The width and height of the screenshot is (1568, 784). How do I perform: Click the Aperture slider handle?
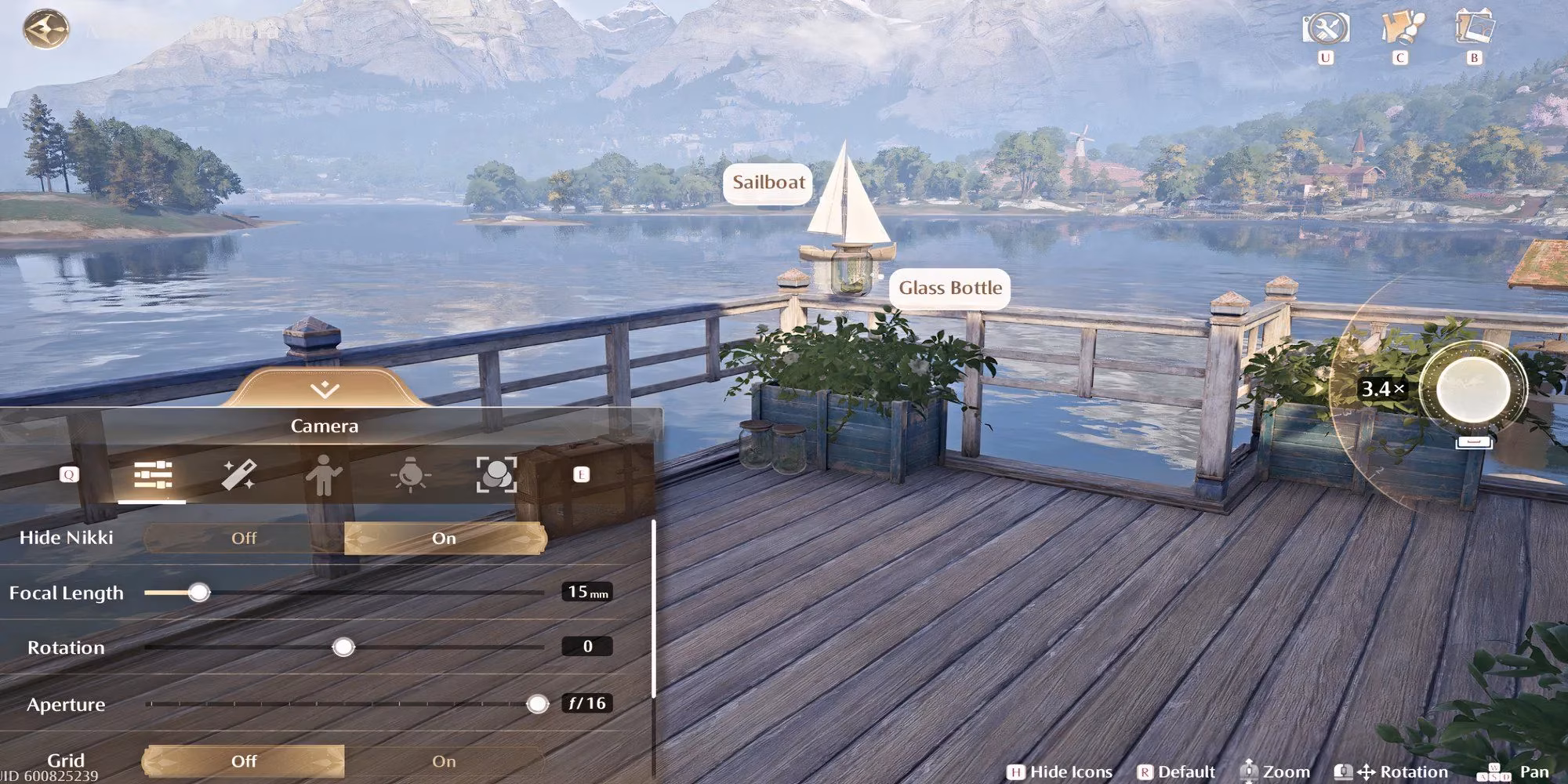click(537, 704)
